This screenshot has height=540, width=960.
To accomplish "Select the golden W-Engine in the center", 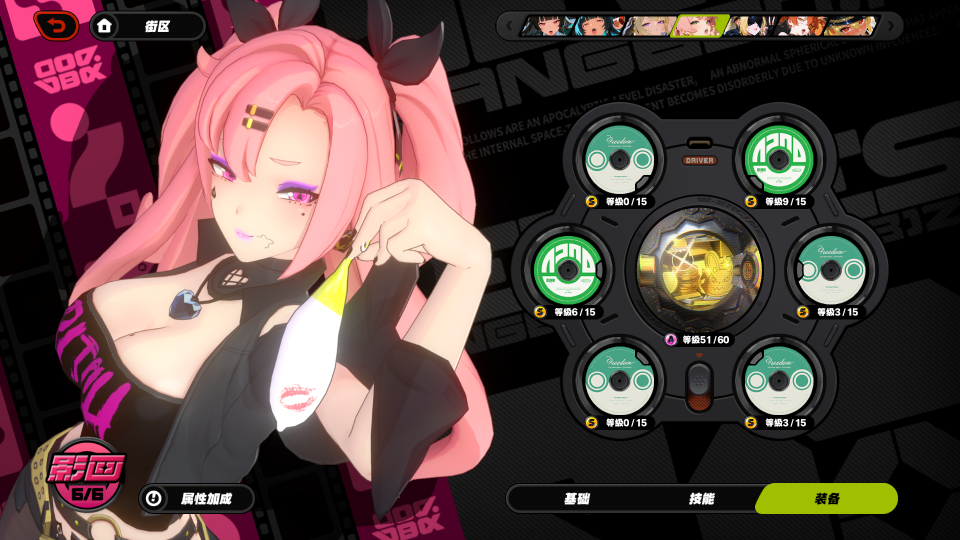I will pos(699,267).
